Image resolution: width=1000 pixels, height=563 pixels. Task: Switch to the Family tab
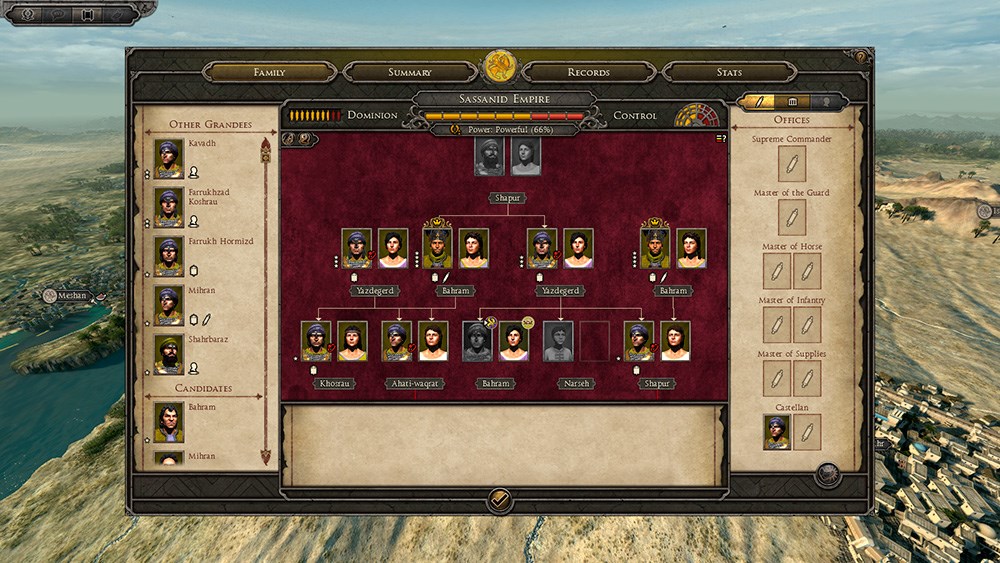[269, 72]
